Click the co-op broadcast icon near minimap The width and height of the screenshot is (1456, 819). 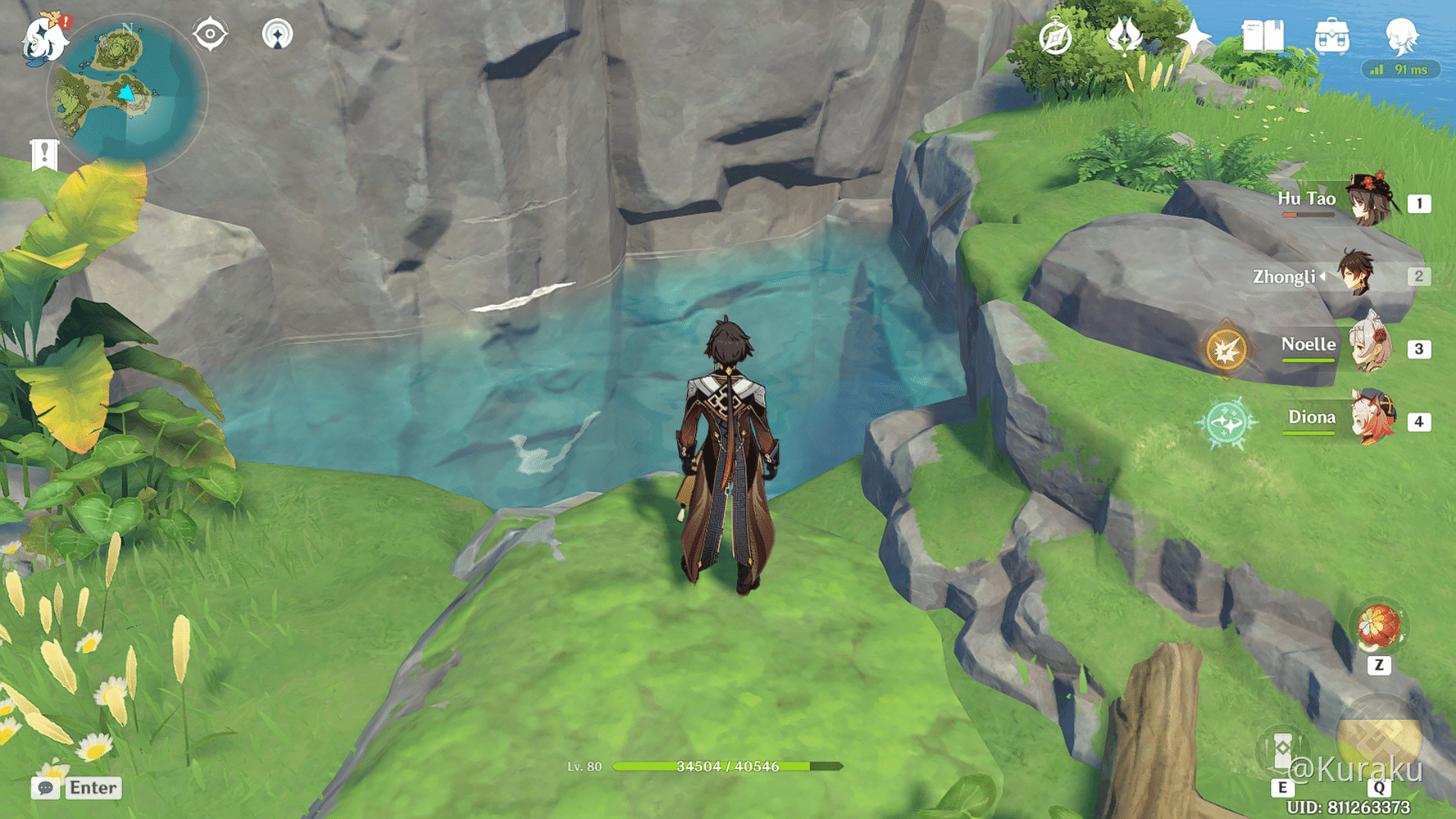coord(278,33)
